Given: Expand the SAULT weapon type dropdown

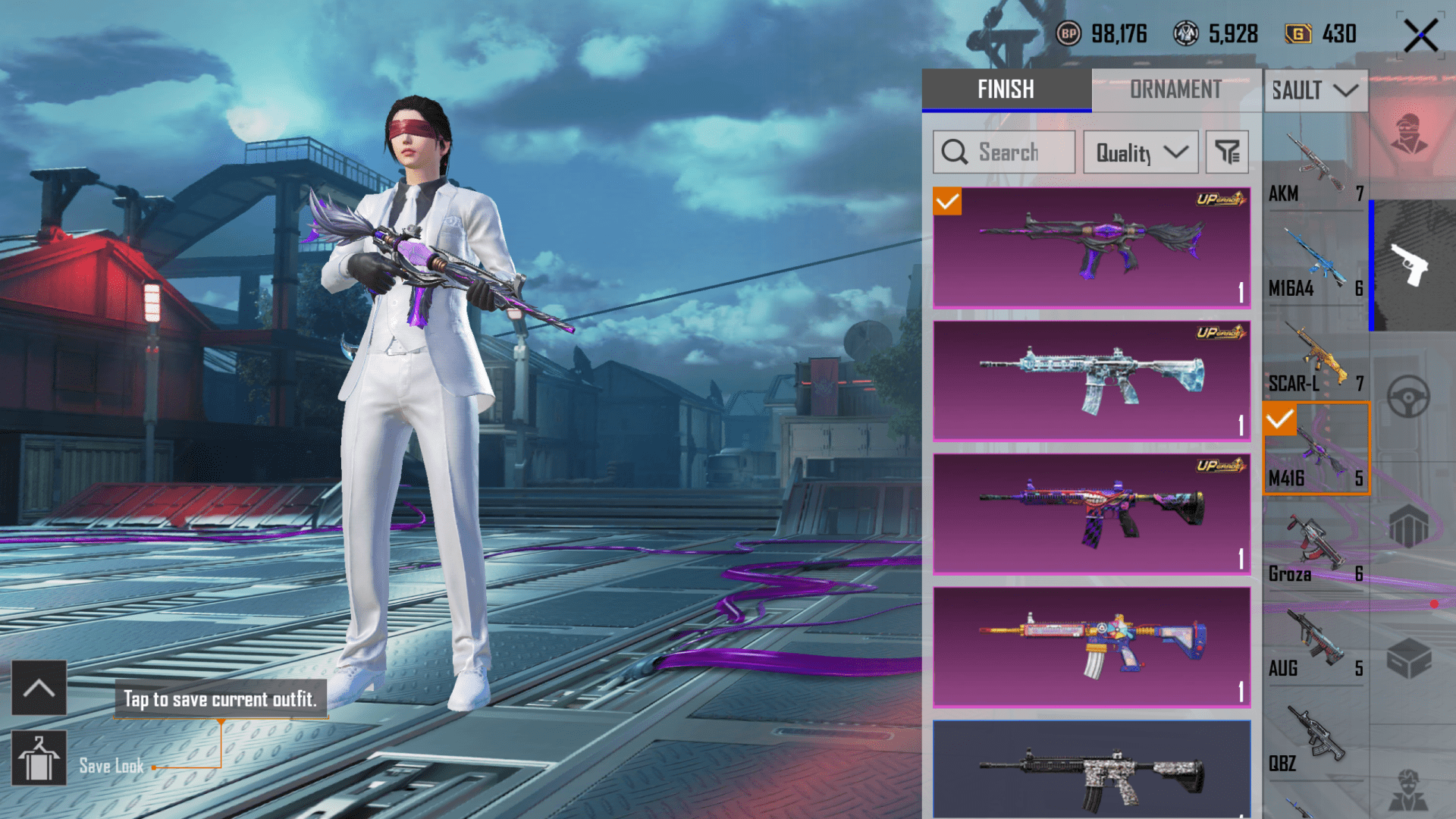Looking at the screenshot, I should [x=1316, y=90].
